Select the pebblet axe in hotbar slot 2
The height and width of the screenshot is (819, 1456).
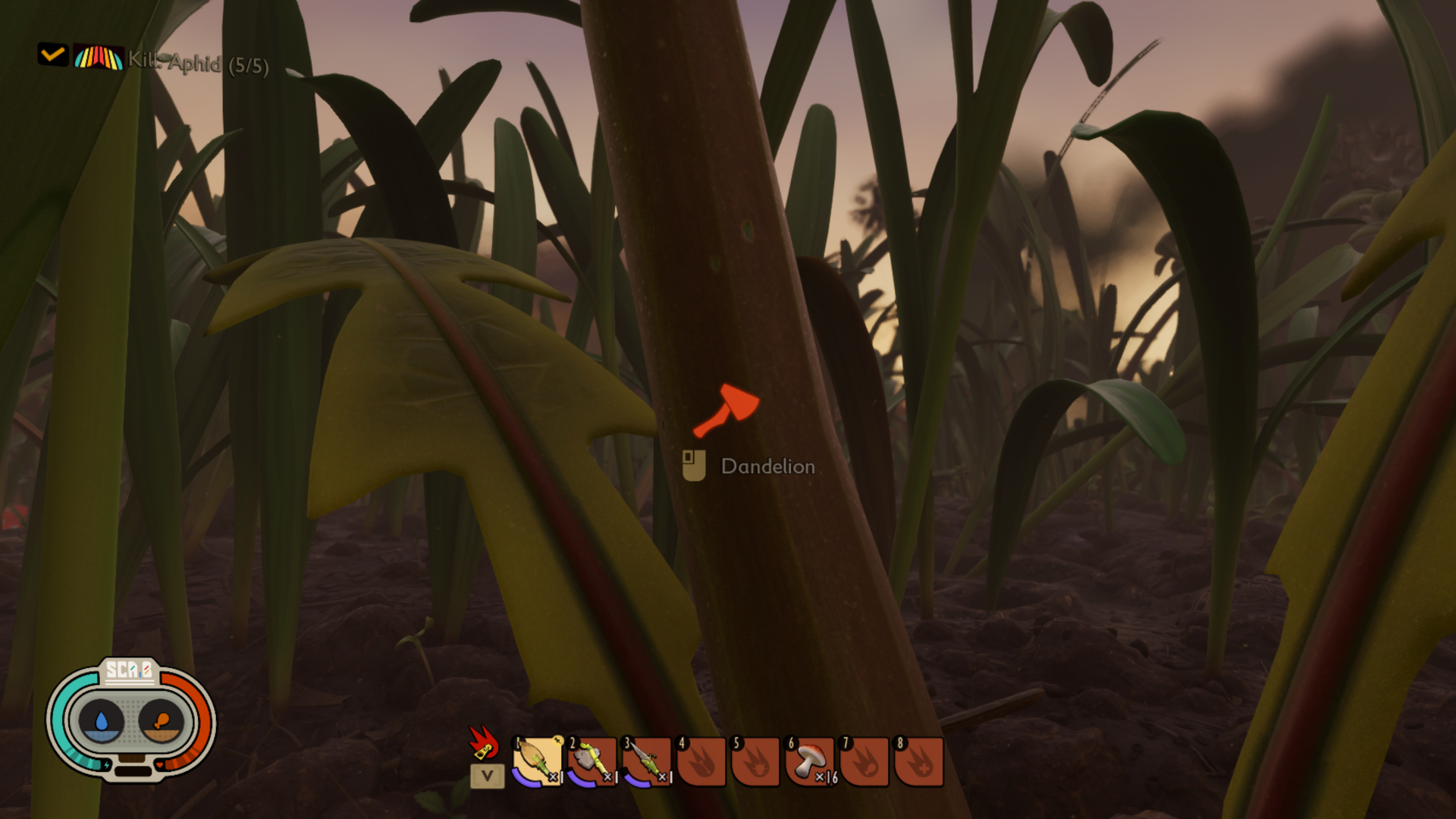pyautogui.click(x=591, y=760)
